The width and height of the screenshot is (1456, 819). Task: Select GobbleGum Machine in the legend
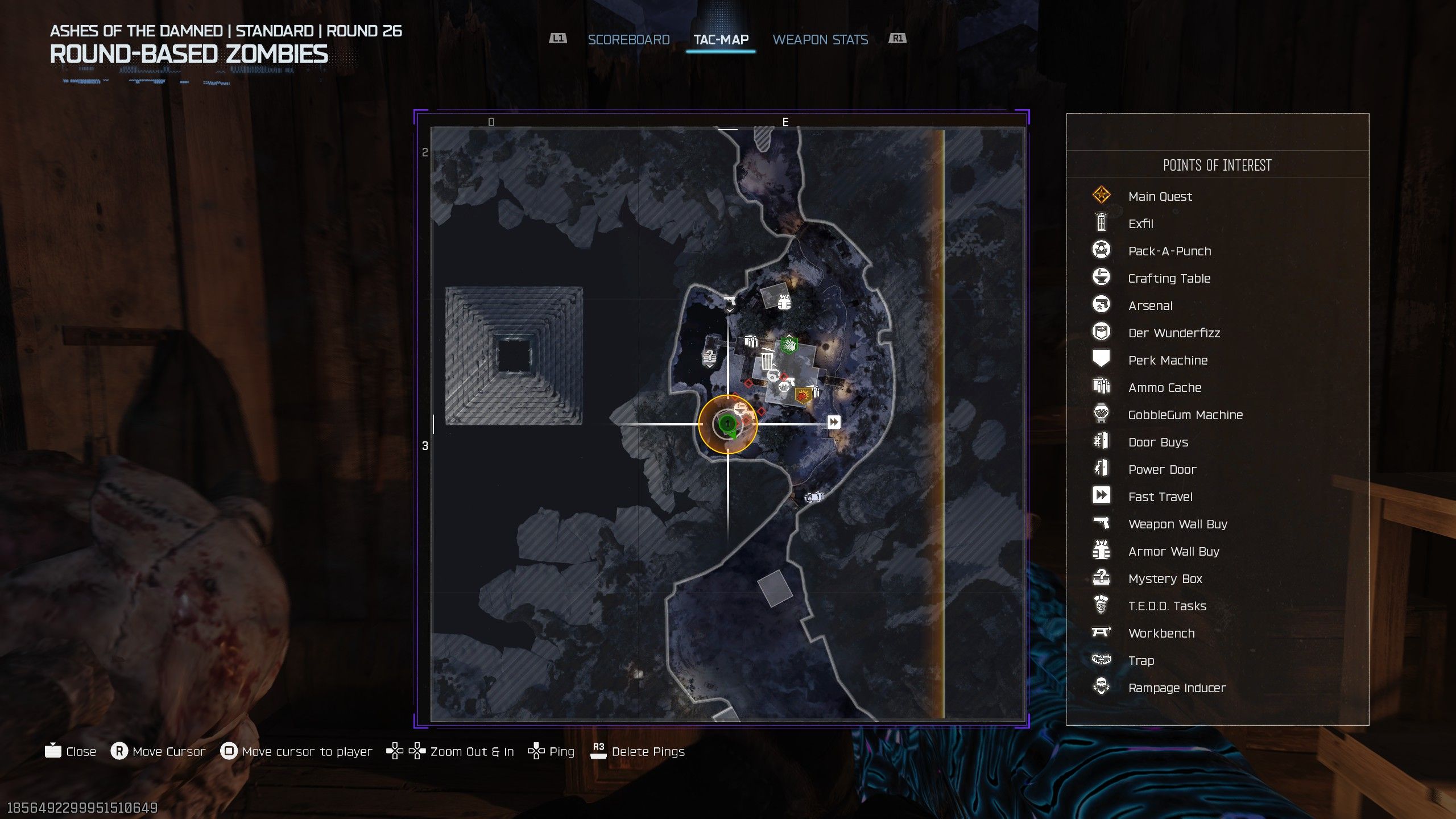pyautogui.click(x=1185, y=415)
